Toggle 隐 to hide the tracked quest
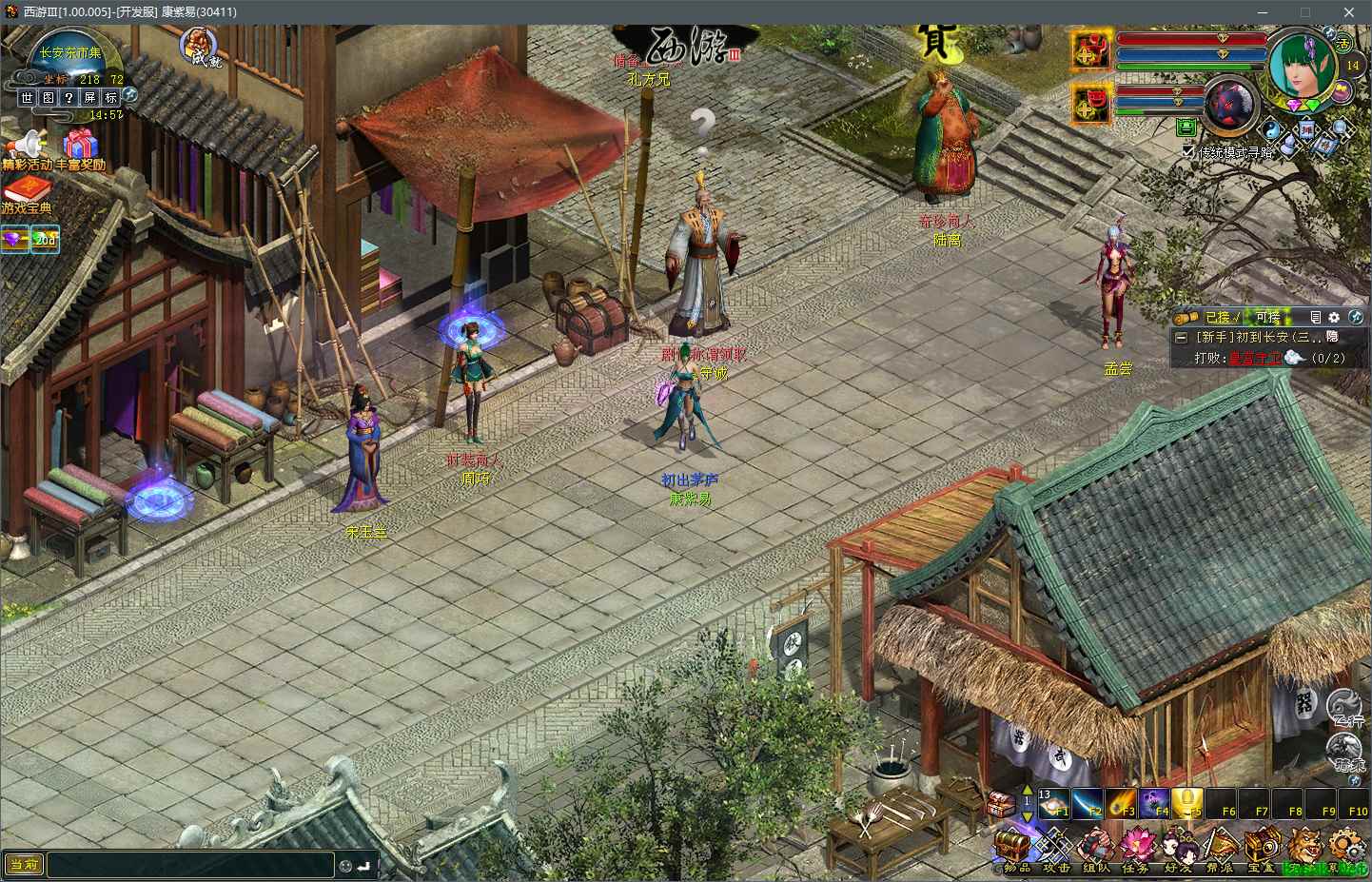Viewport: 1372px width, 882px height. pos(1331,336)
